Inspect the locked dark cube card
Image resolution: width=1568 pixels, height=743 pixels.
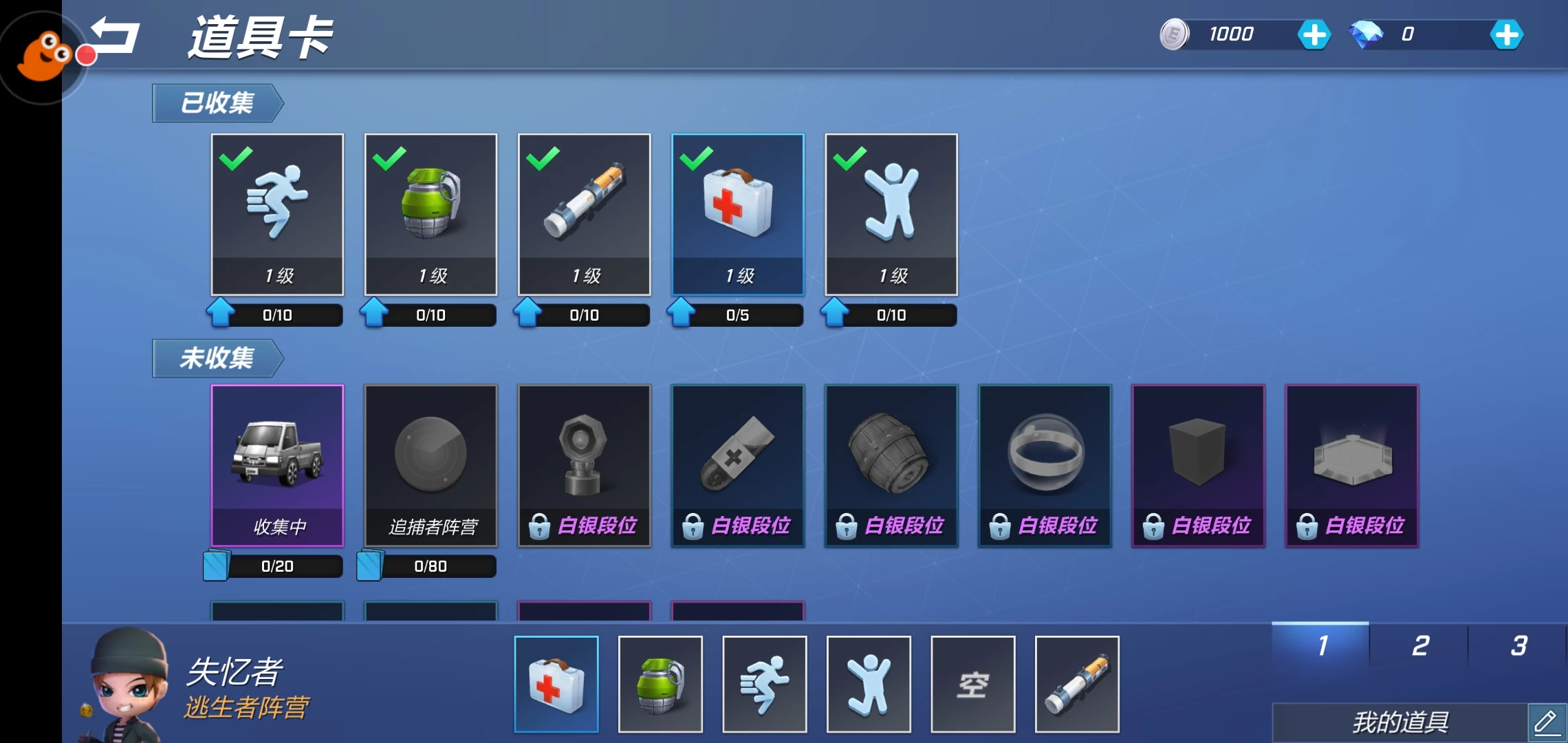click(x=1198, y=464)
